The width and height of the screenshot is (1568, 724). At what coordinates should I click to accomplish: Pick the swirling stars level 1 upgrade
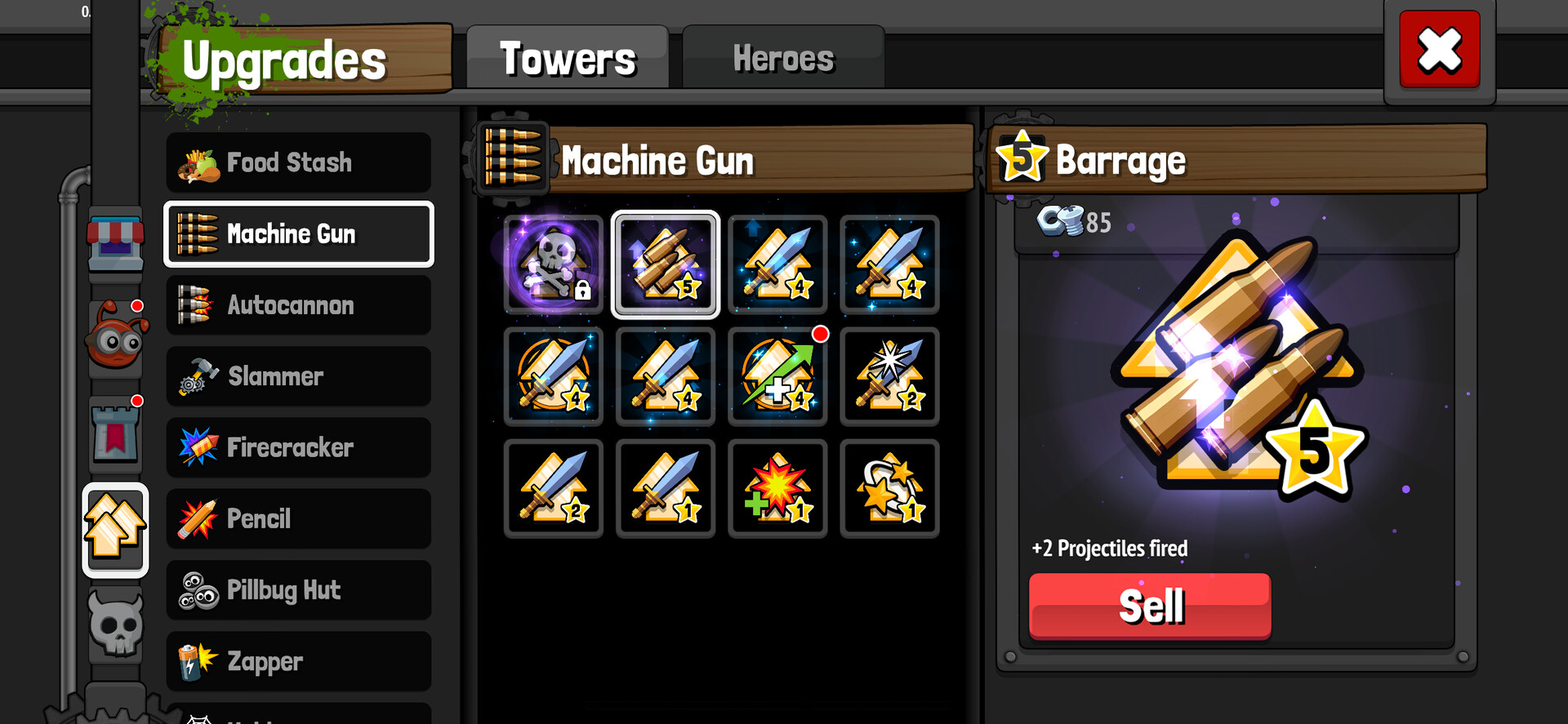pyautogui.click(x=889, y=488)
